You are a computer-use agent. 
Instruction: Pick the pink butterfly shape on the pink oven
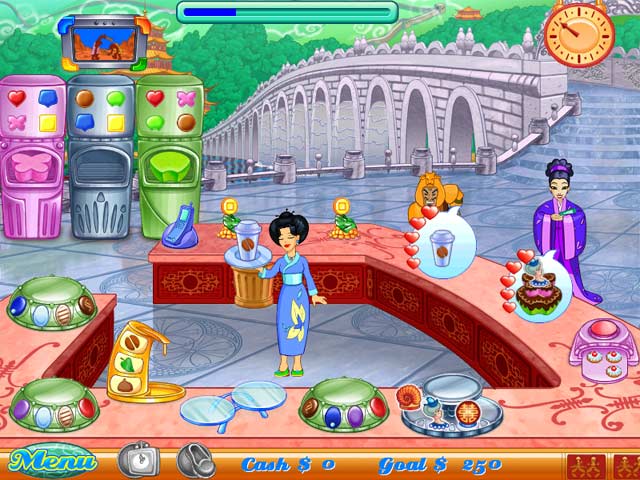pos(17,122)
